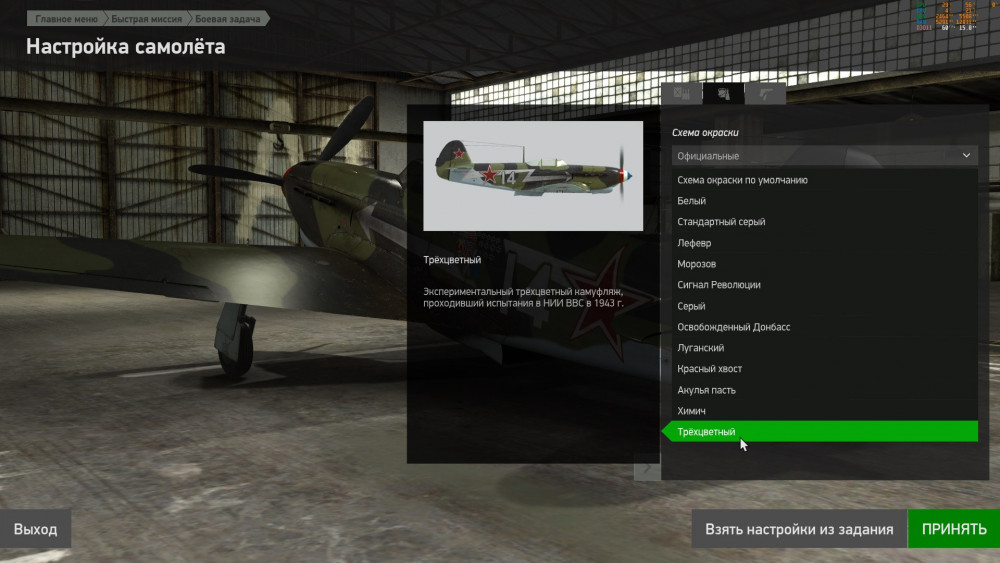Click the highlighted Трёхцветный scheme
Image resolution: width=1000 pixels, height=563 pixels.
click(707, 432)
